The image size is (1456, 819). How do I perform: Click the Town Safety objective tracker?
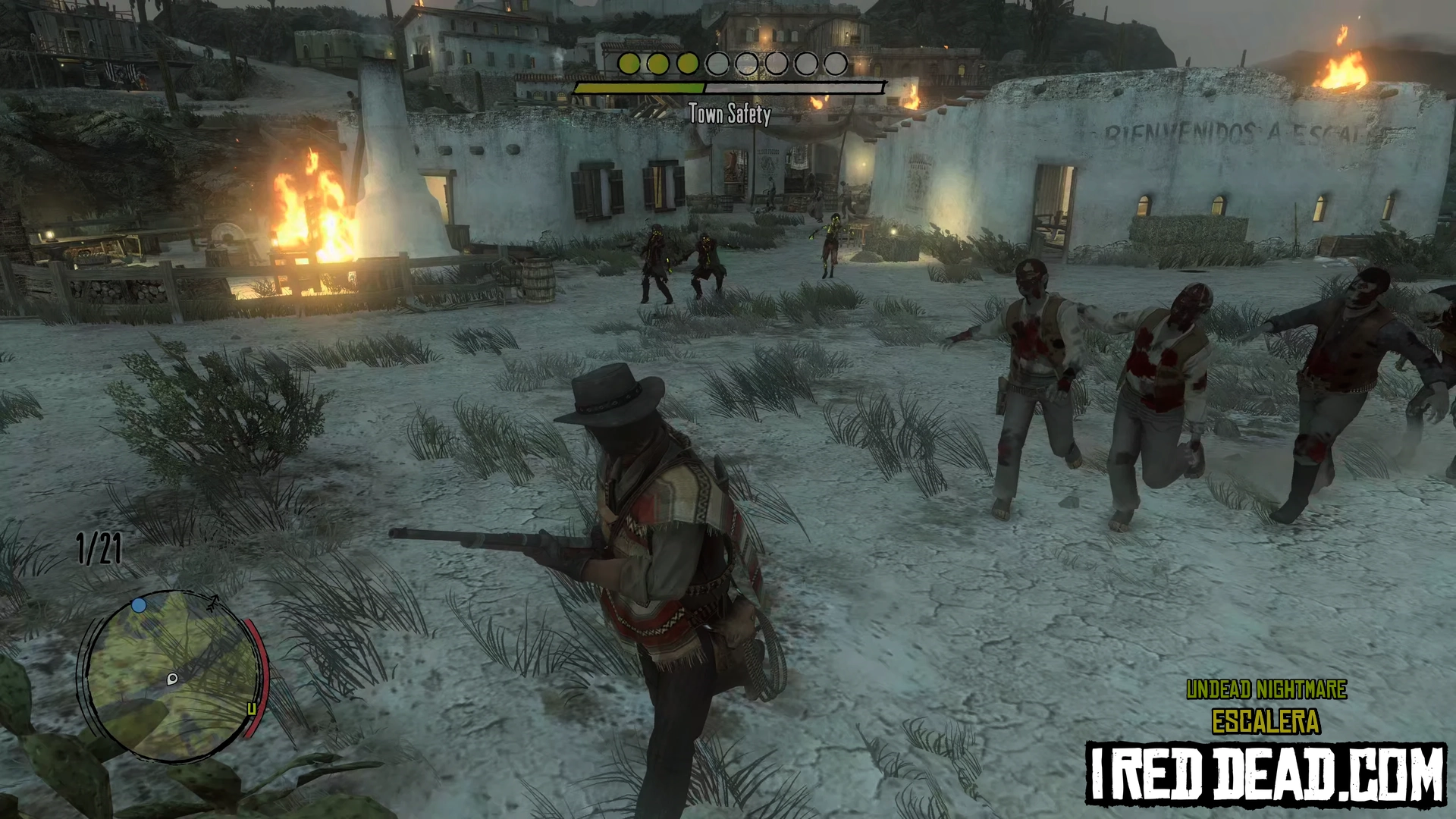coord(729,88)
